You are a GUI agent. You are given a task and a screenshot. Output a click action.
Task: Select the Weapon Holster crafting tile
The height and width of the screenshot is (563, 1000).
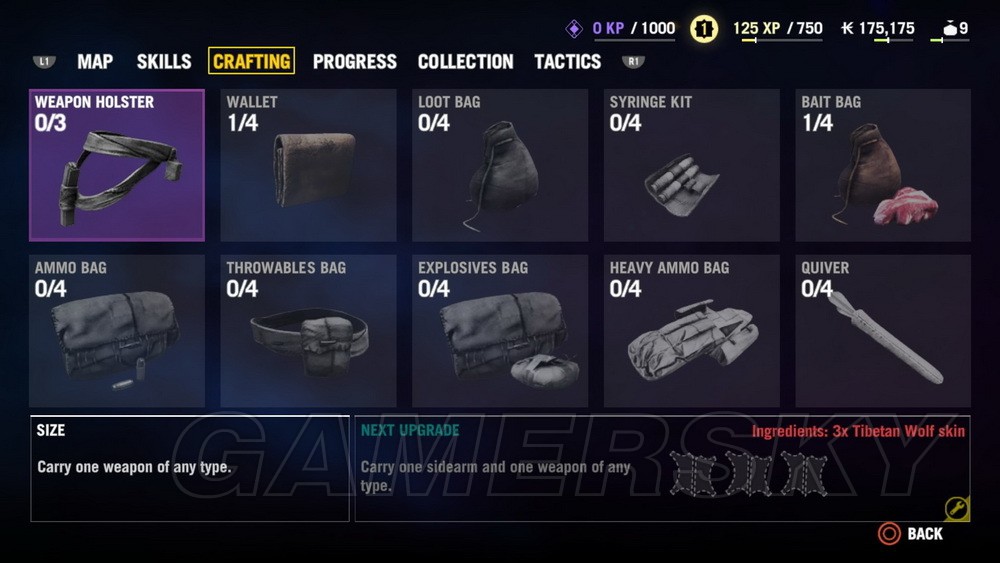click(117, 165)
